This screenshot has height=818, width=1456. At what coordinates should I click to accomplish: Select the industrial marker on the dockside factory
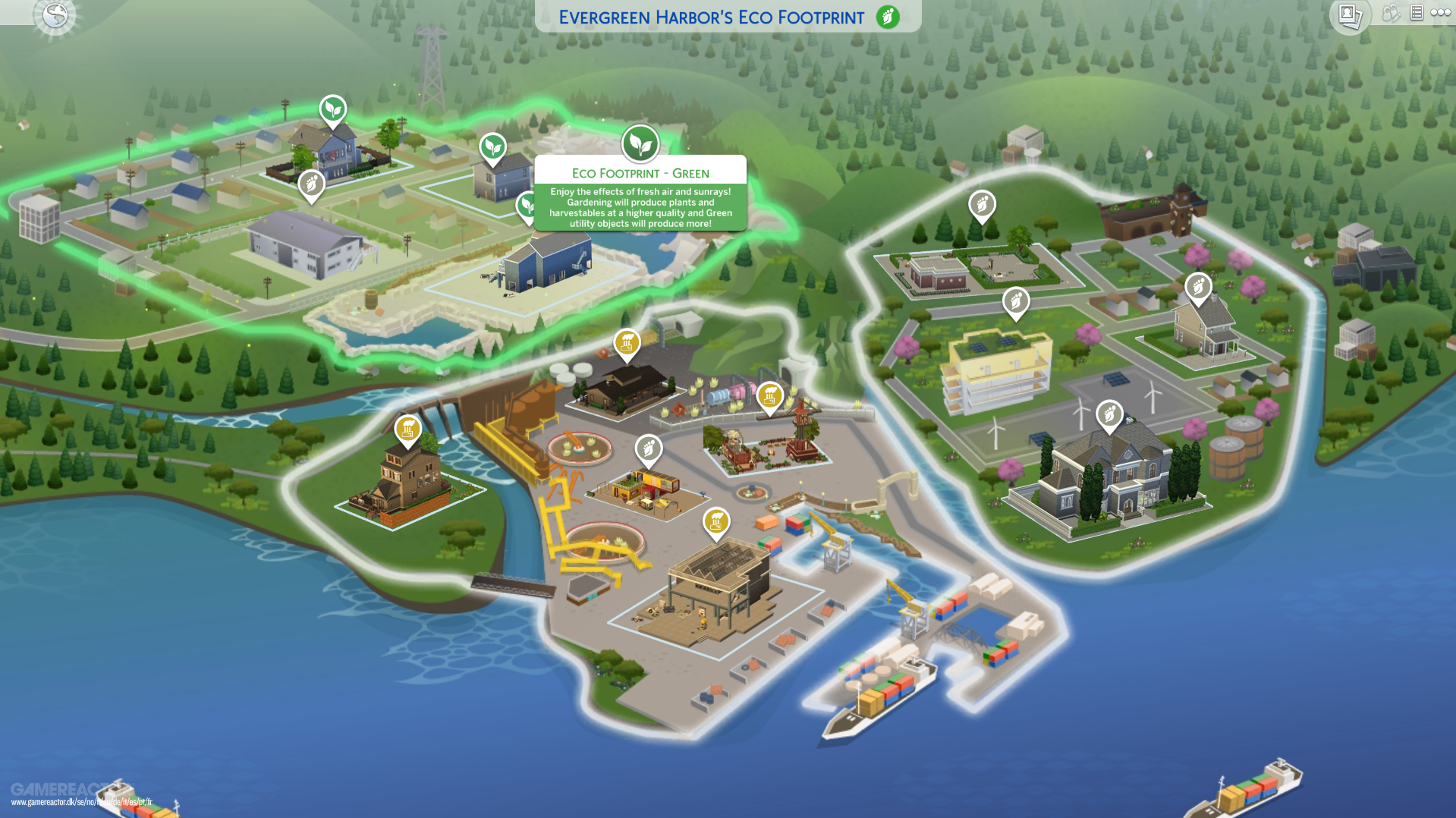click(x=715, y=521)
